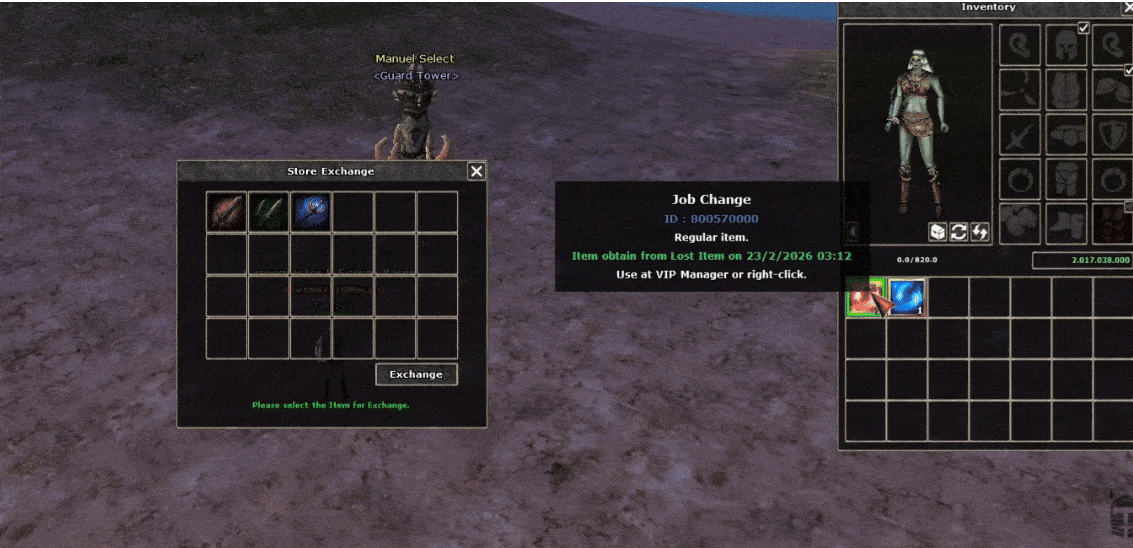
Task: Select the blue swirl item in inventory
Action: click(907, 297)
